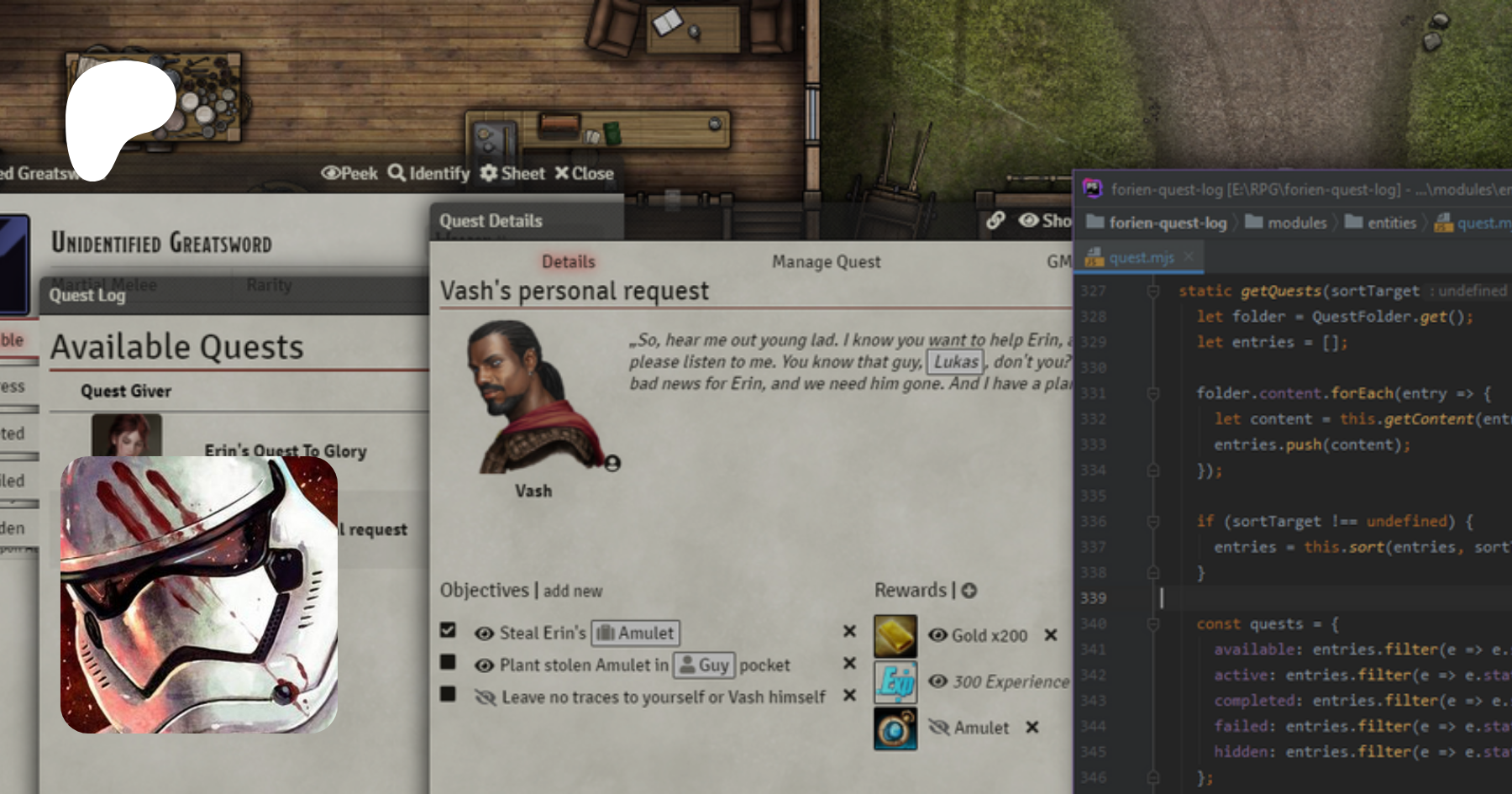1512x794 pixels.
Task: Add a reward with plus icon
Action: tap(969, 591)
